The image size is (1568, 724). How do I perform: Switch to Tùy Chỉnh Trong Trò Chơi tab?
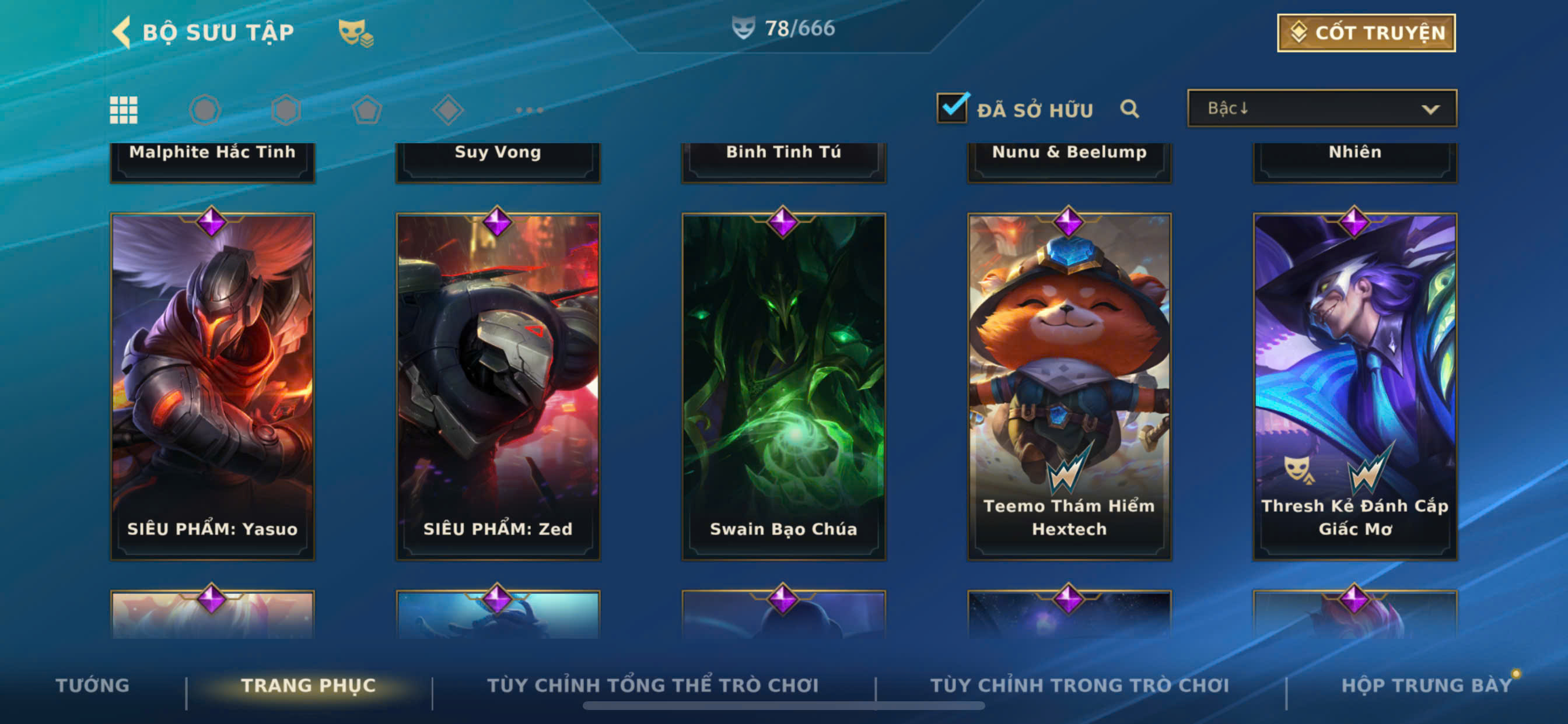1079,685
